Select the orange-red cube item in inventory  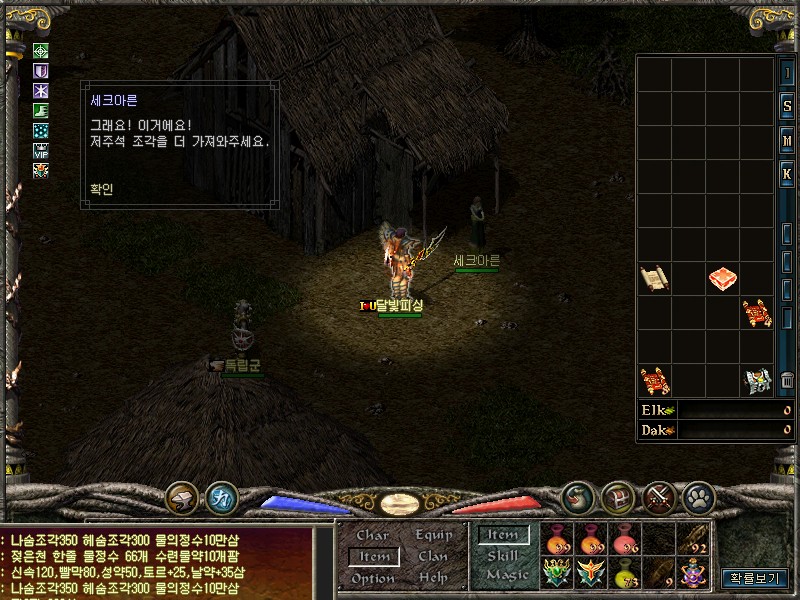point(723,278)
